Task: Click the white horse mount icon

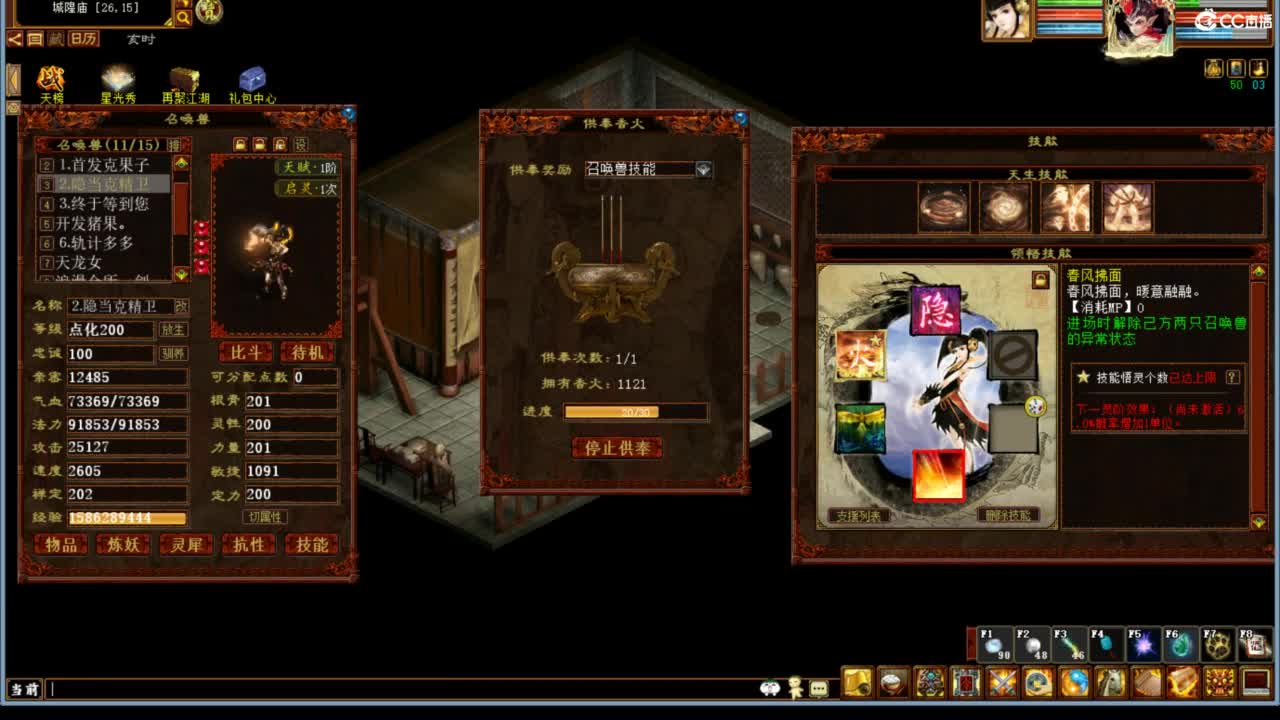Action: pyautogui.click(x=1110, y=681)
